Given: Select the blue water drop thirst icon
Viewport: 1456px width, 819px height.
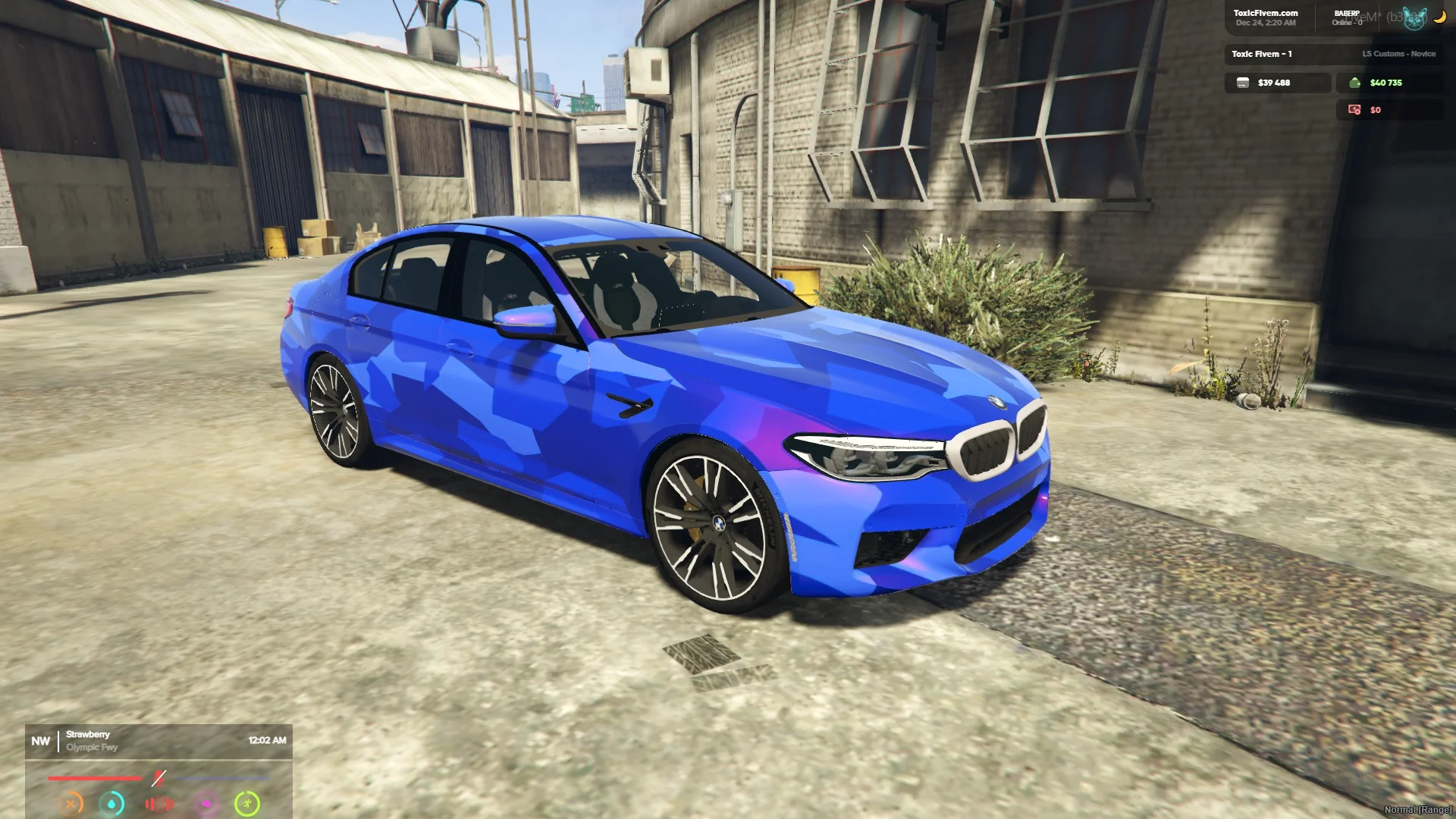Looking at the screenshot, I should (x=112, y=803).
